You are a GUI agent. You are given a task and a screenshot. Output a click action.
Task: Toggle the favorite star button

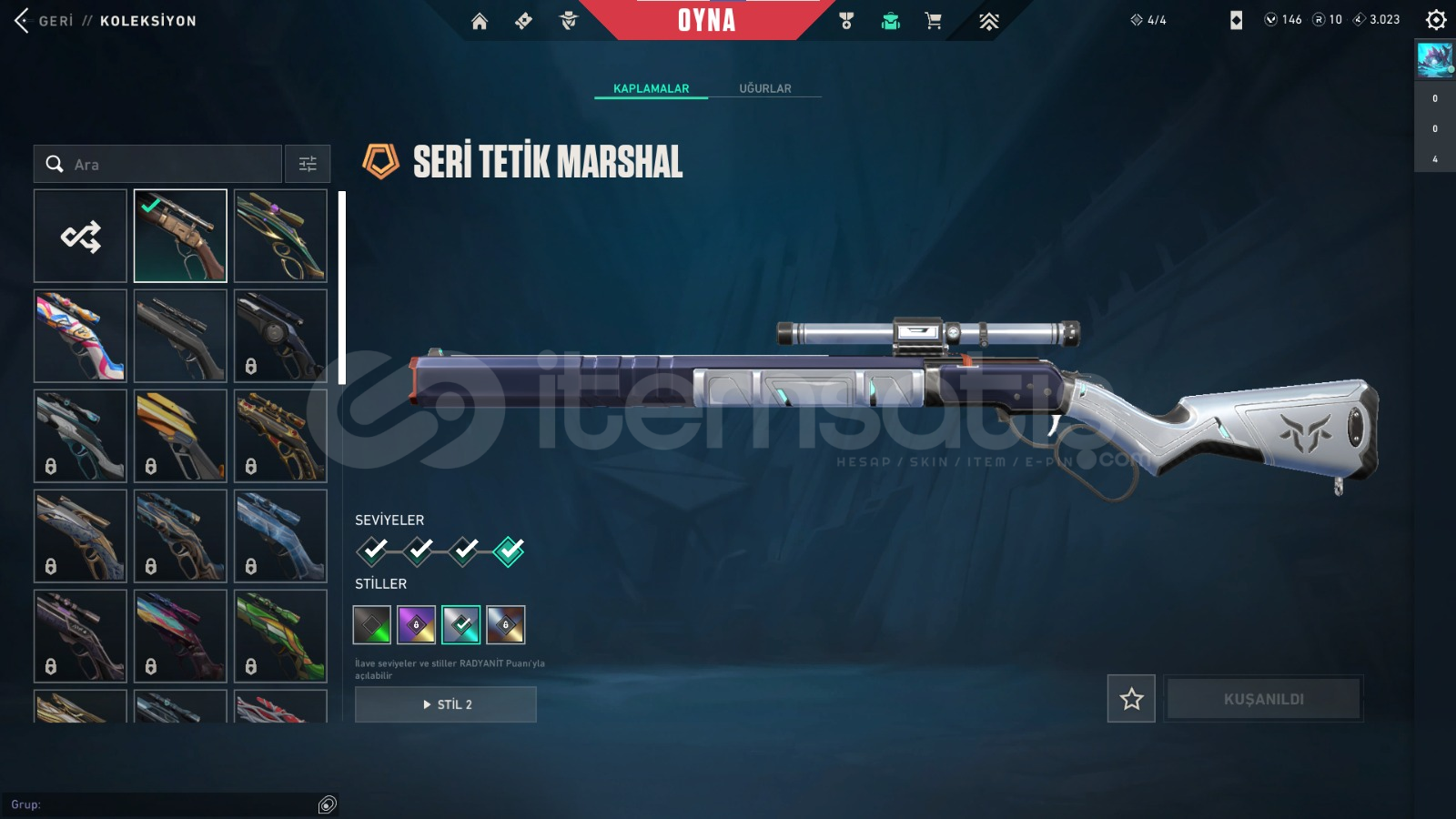[1131, 699]
